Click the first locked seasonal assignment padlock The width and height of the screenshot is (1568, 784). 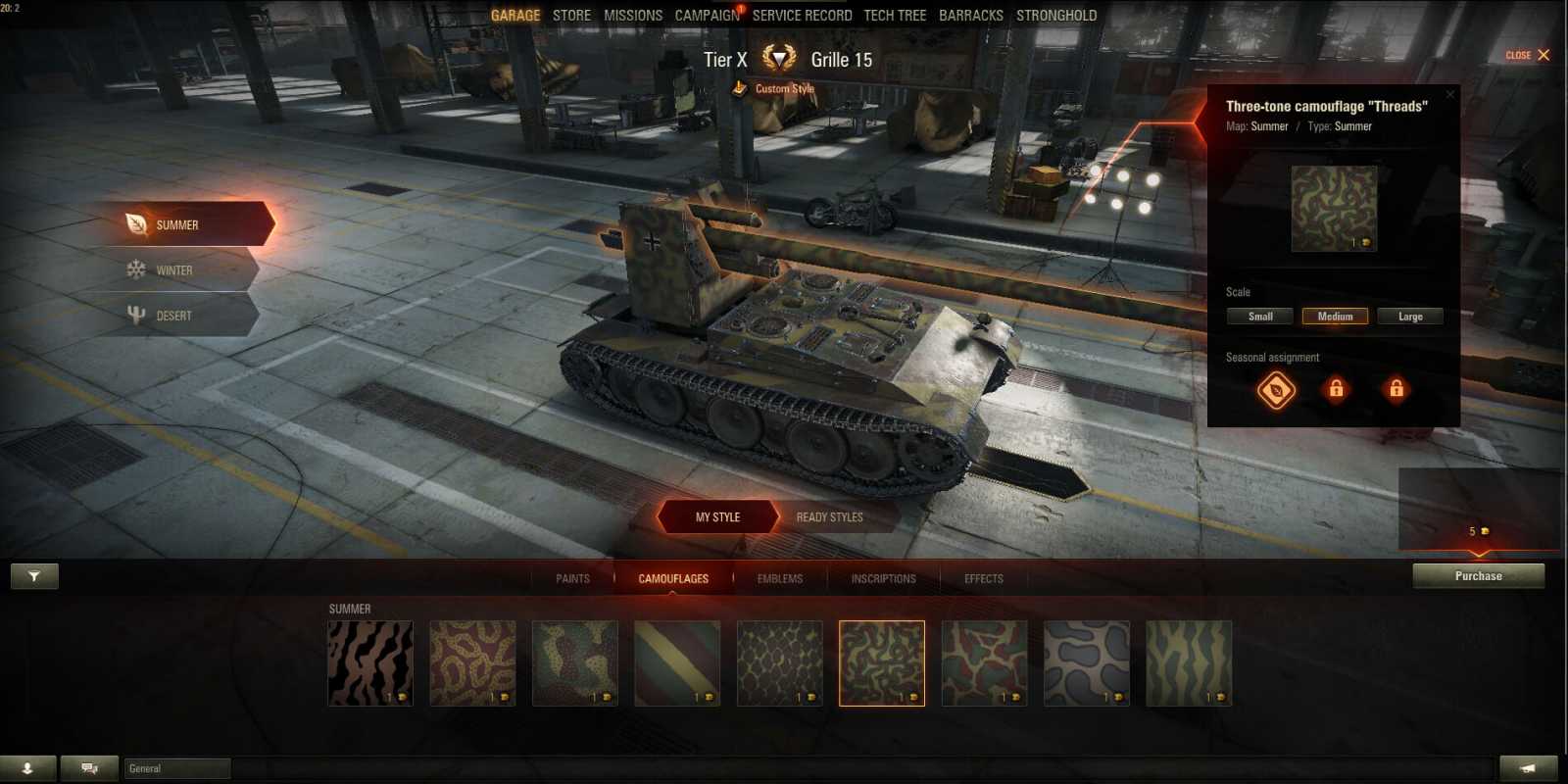point(1336,390)
